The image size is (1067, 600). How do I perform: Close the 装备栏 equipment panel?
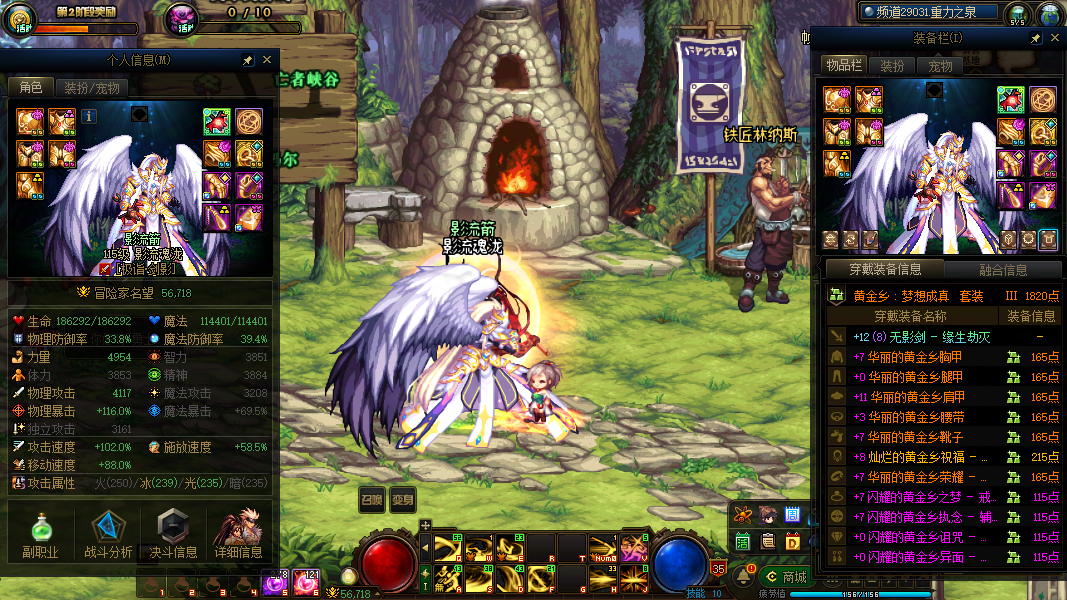1055,38
